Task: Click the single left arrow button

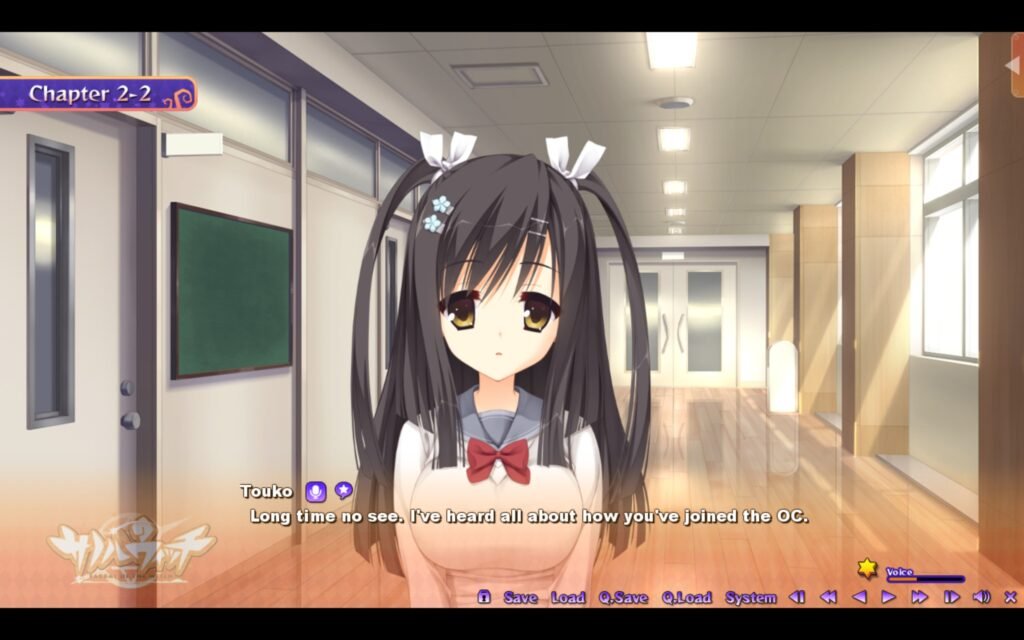Action: pyautogui.click(x=858, y=597)
